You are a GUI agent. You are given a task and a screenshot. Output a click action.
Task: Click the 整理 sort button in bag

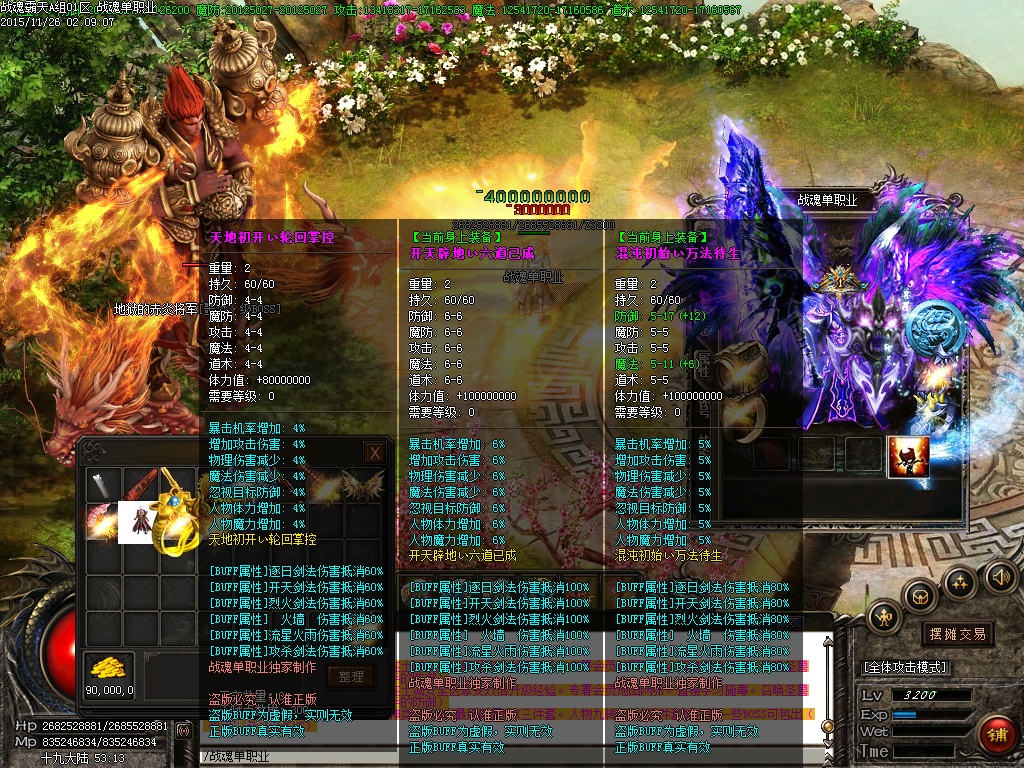(350, 677)
